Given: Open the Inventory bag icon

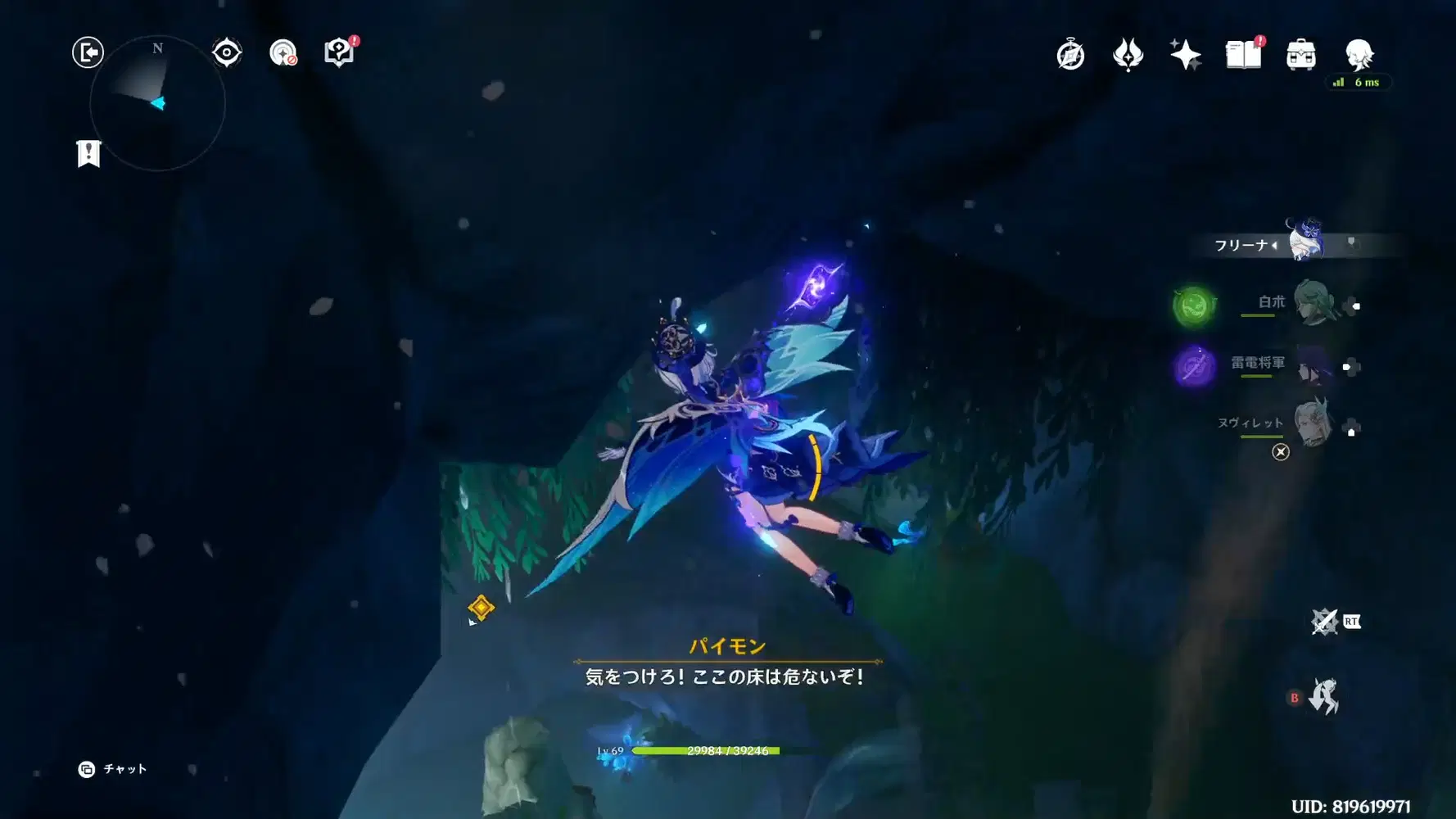Looking at the screenshot, I should click(x=1299, y=53).
